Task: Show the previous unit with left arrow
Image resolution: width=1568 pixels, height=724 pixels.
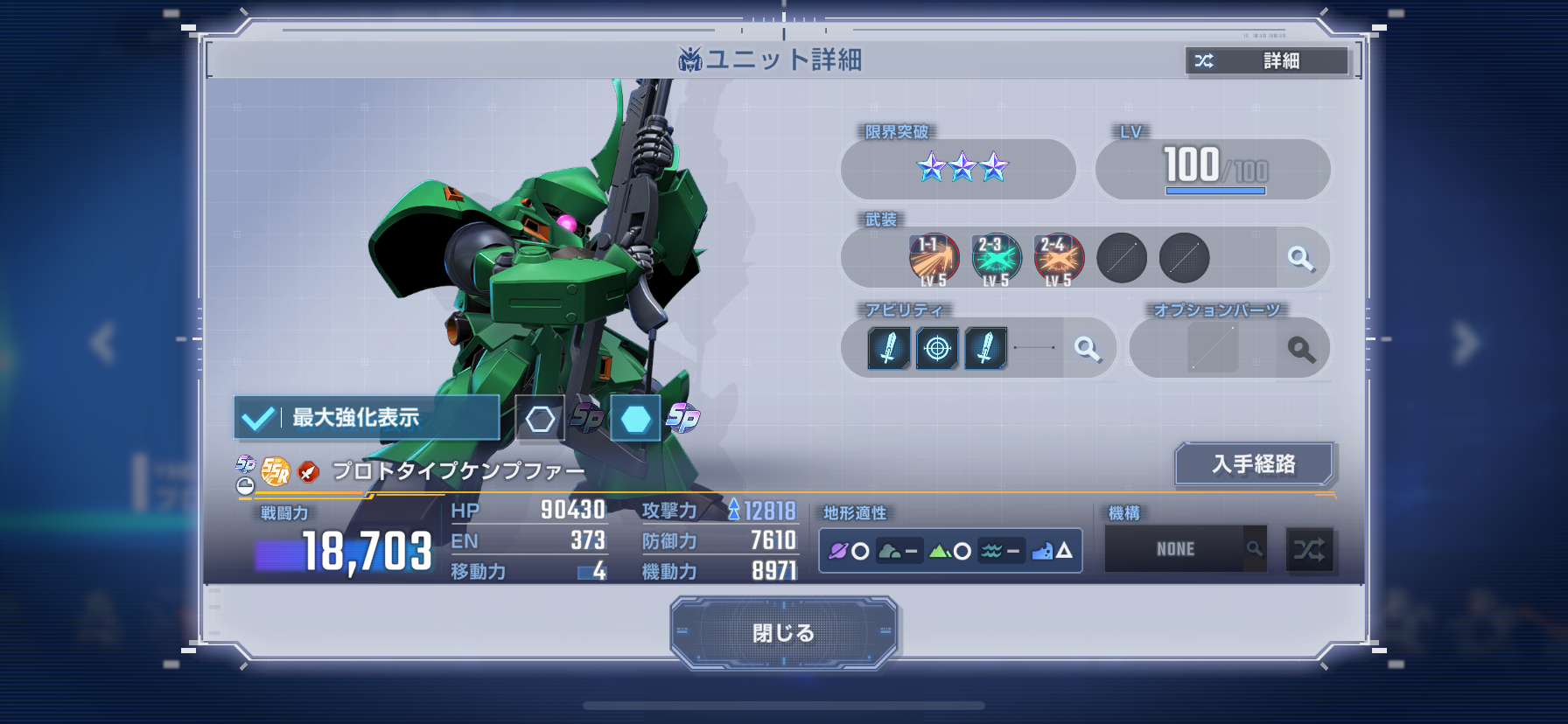Action: tap(102, 342)
